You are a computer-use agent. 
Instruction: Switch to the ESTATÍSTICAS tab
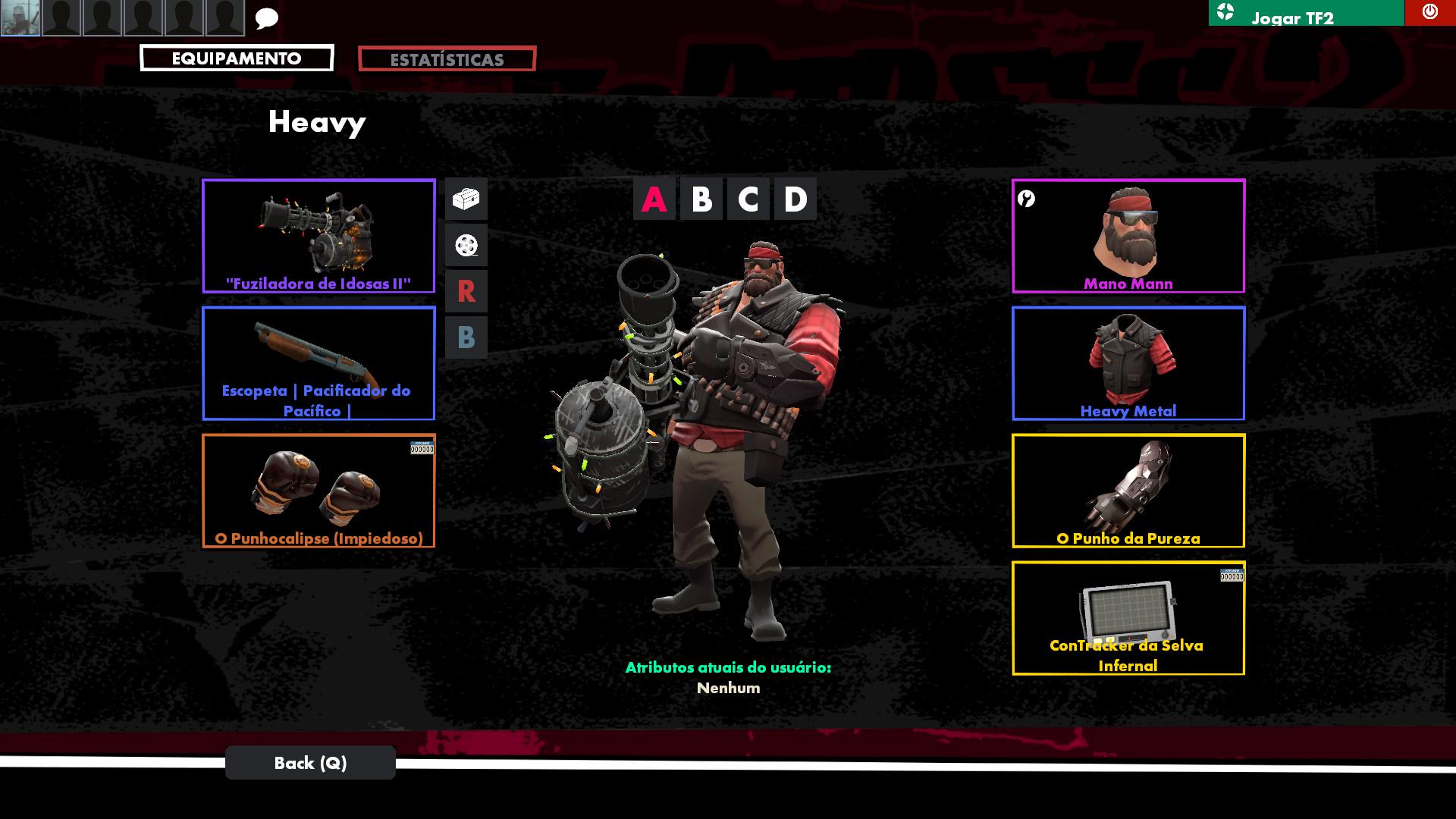click(x=447, y=60)
